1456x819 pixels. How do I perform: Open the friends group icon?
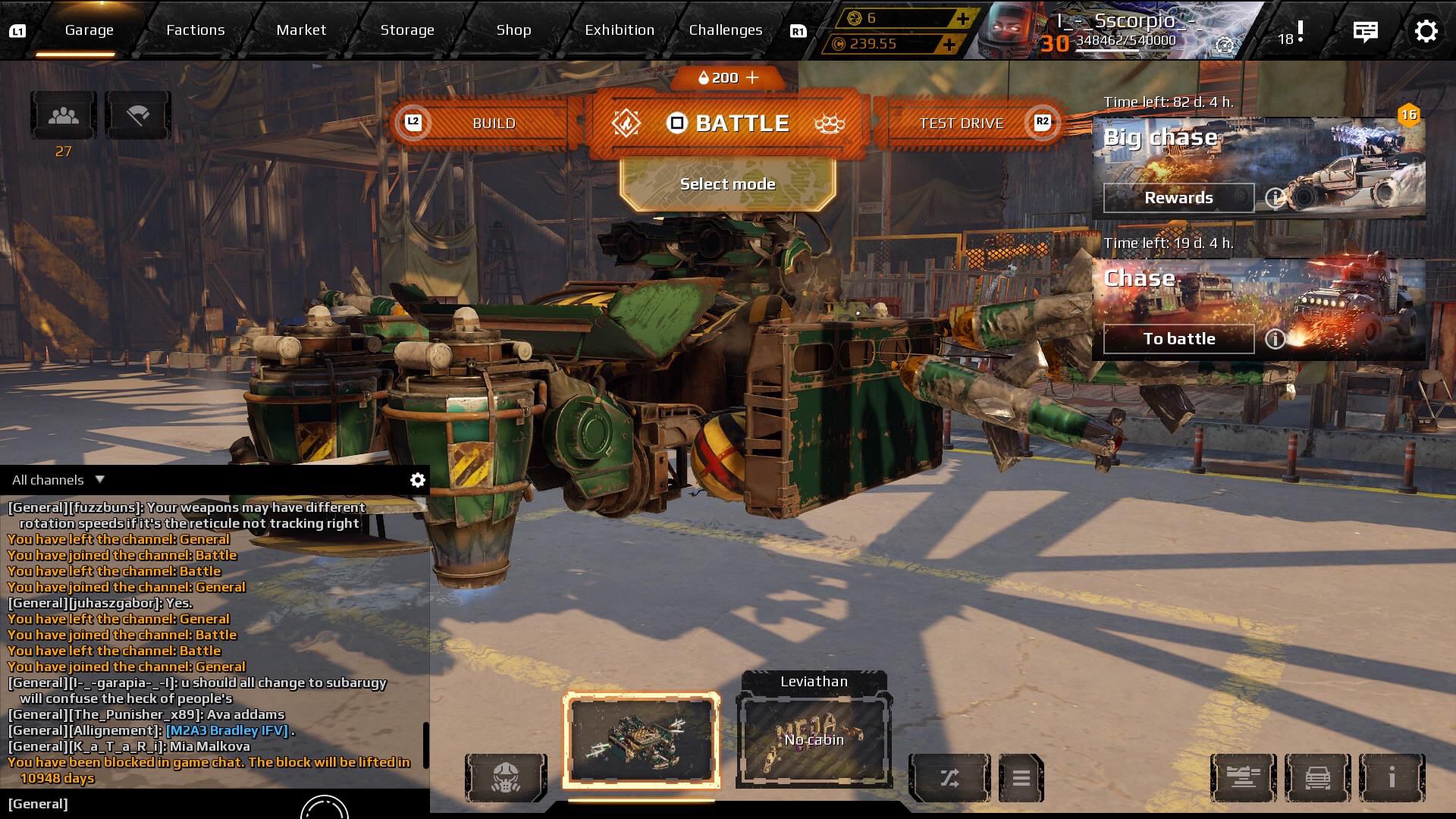click(64, 116)
